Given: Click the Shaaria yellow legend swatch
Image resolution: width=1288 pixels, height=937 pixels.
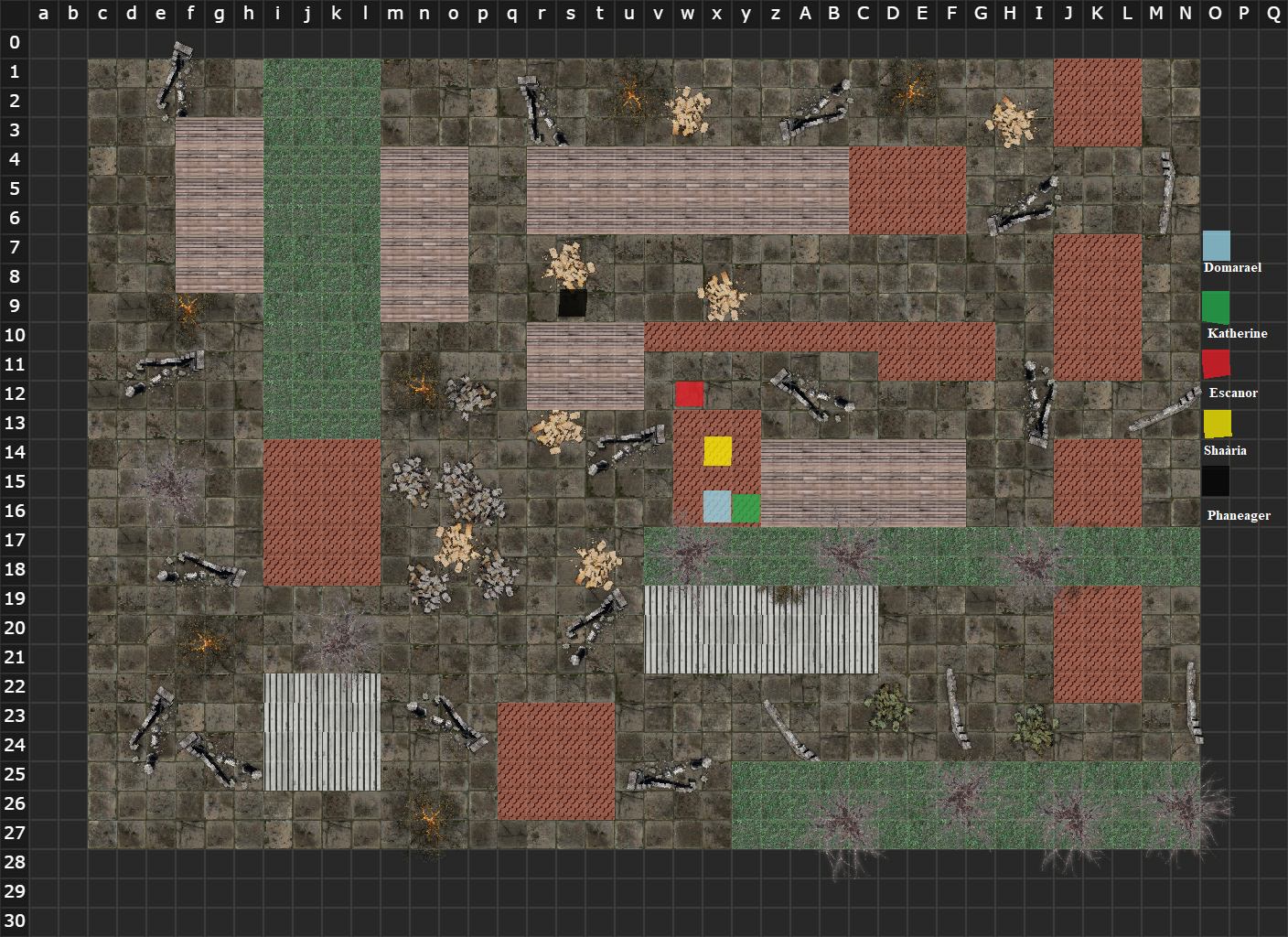Looking at the screenshot, I should pos(1218,424).
